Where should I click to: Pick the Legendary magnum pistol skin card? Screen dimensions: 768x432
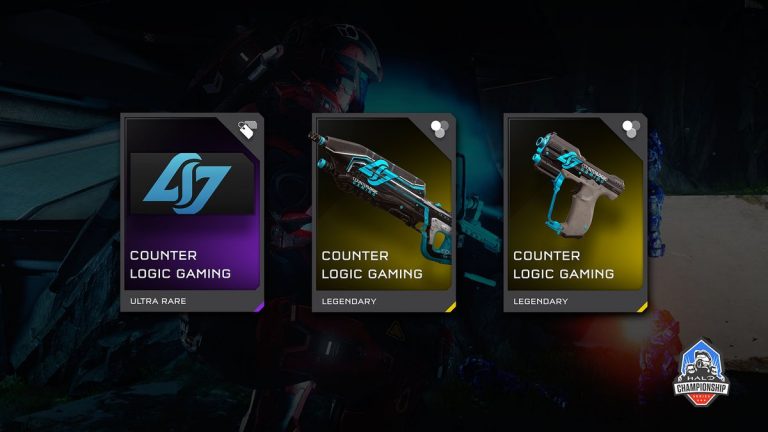575,213
